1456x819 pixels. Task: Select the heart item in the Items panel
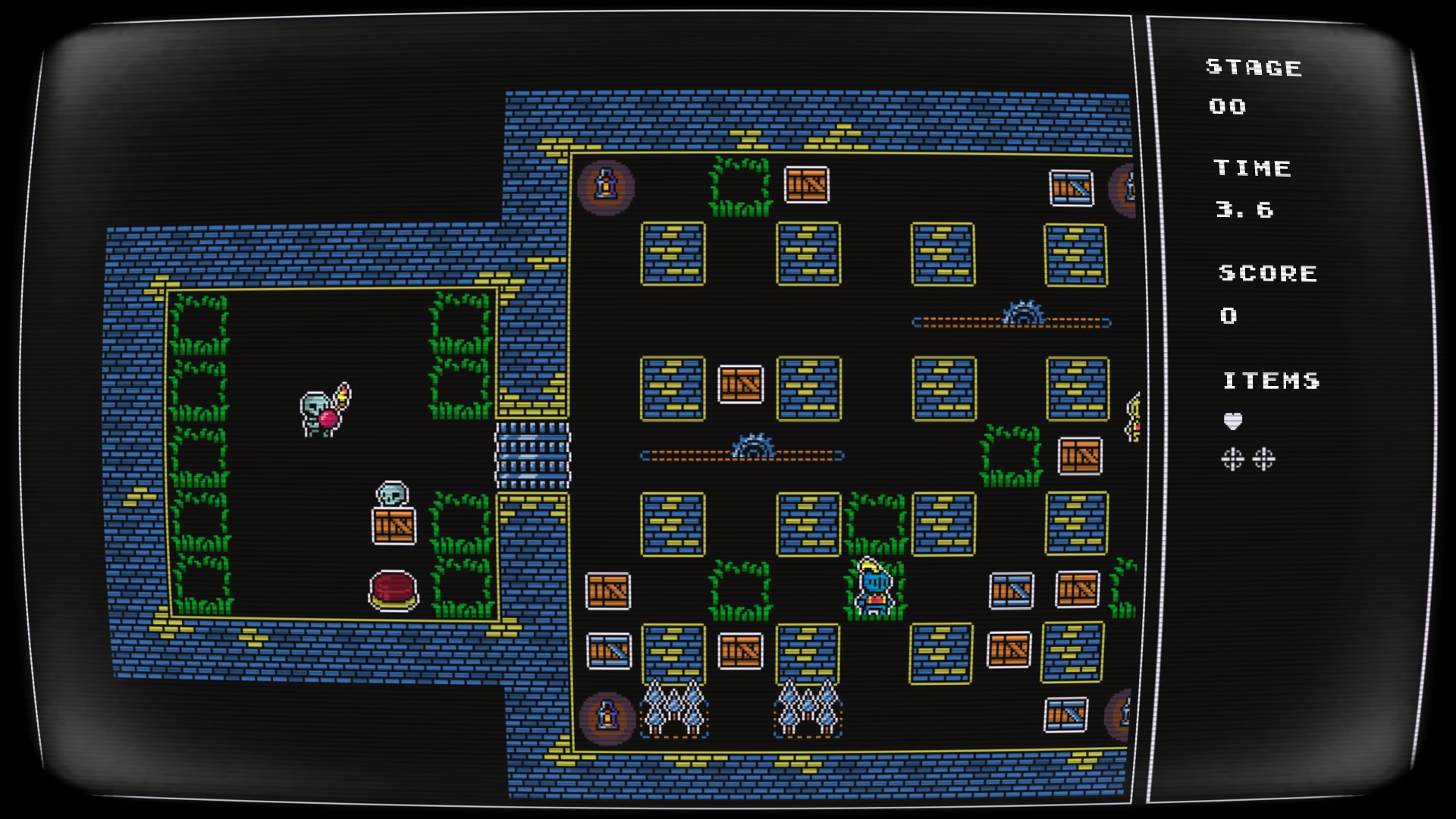coord(1233,421)
